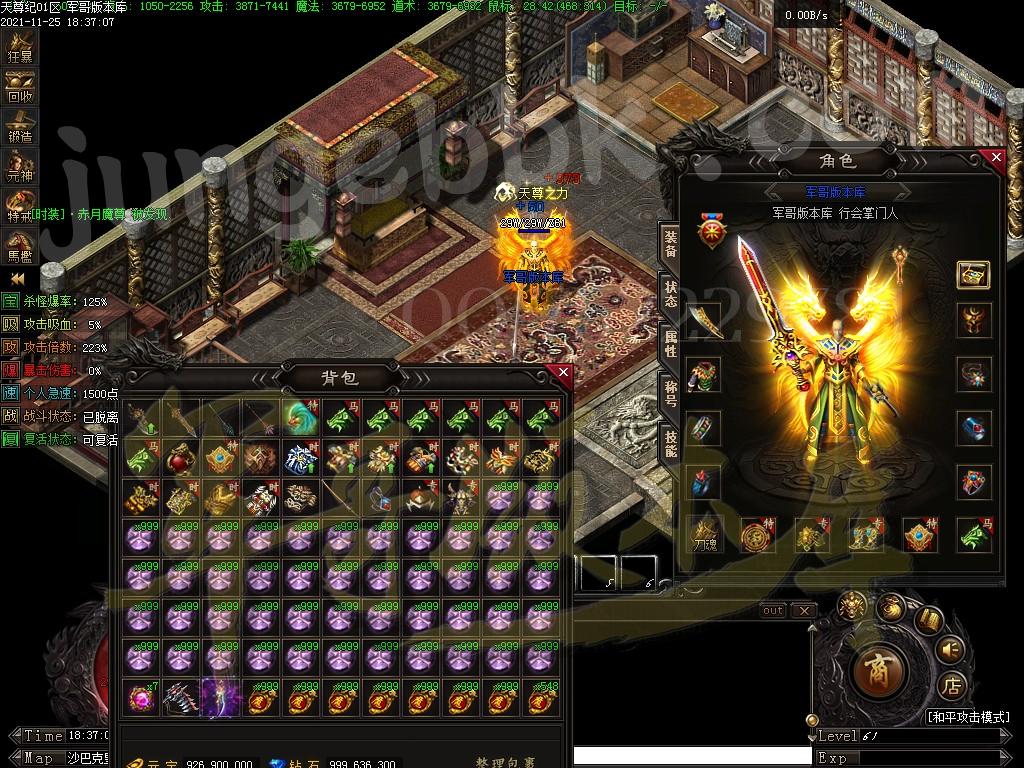
Task: Toggle sound with the speaker icon
Action: pos(950,651)
